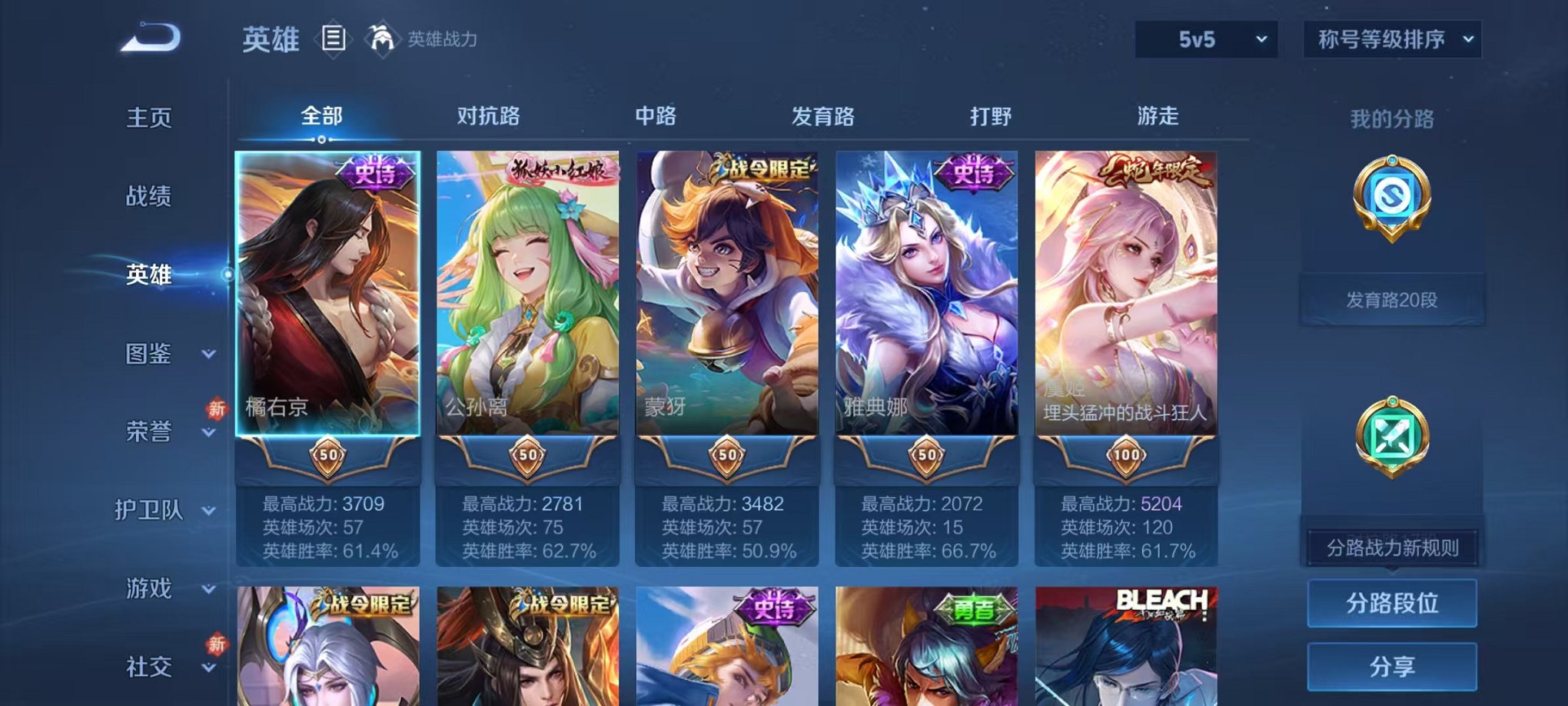
Task: Open the hero records list icon beside 英雄
Action: click(x=334, y=37)
